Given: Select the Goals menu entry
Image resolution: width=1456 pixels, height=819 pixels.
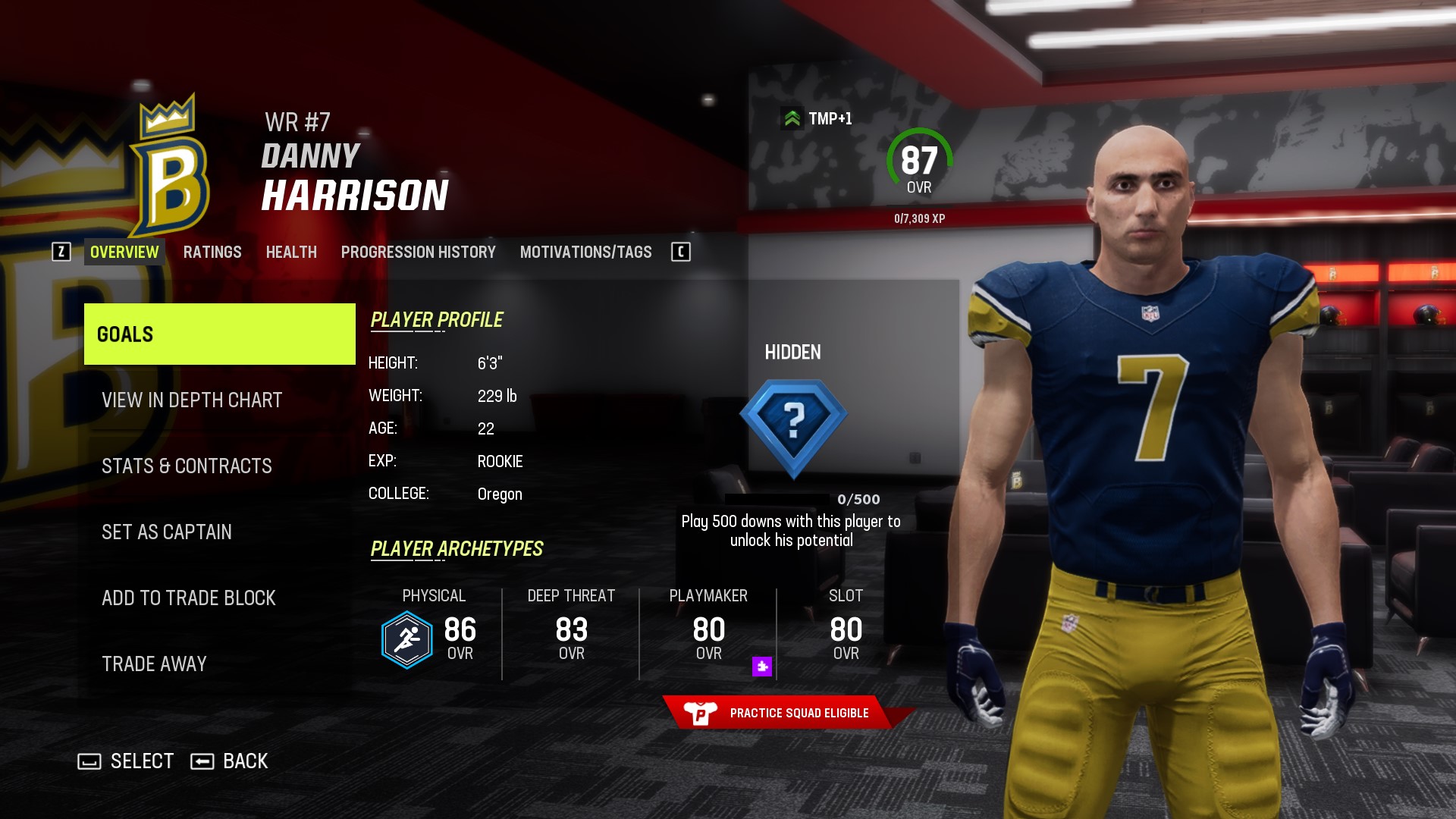Looking at the screenshot, I should (x=219, y=334).
